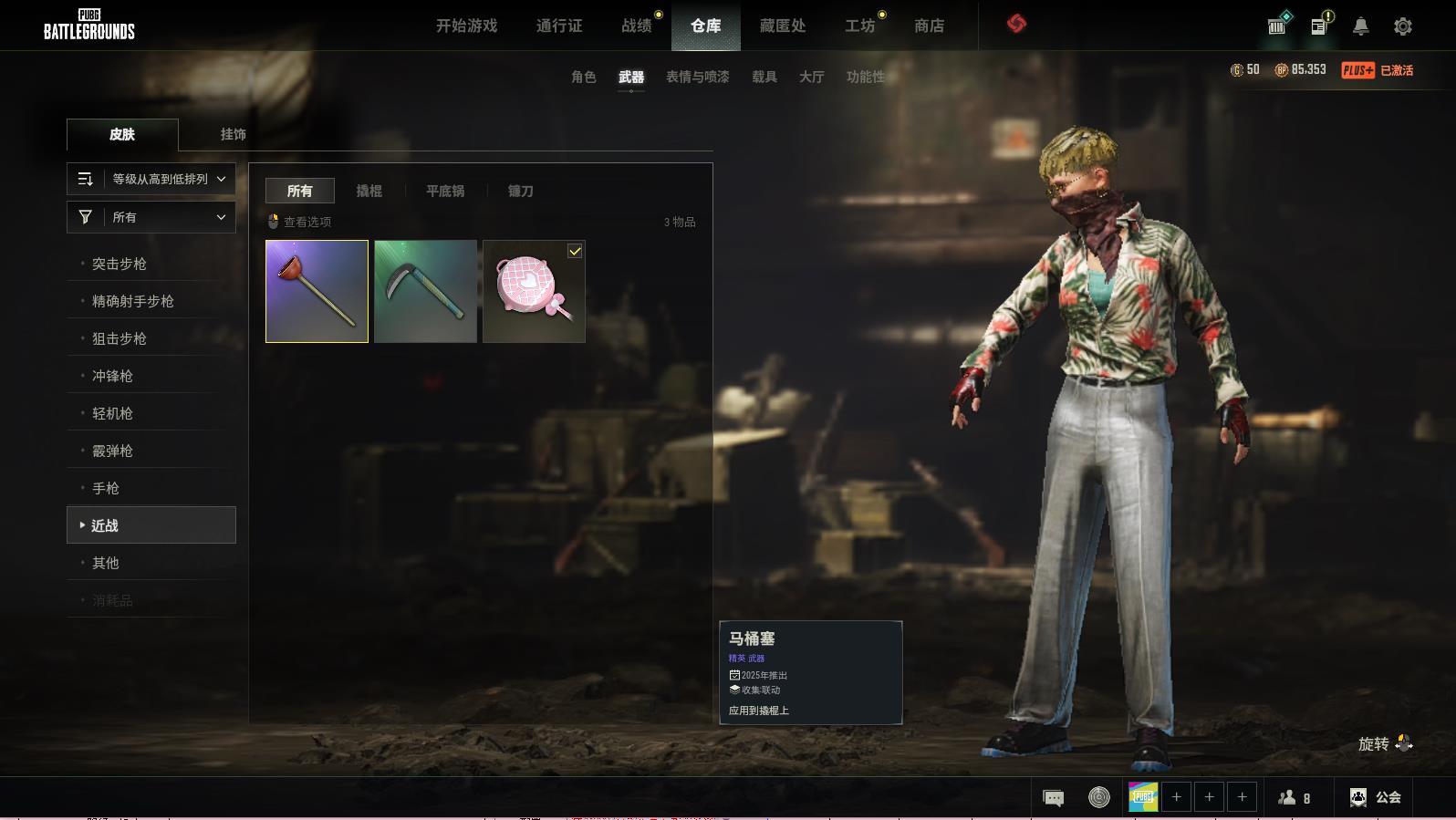This screenshot has width=1456, height=820.
Task: Select the pink heart pan skin
Action: (534, 291)
